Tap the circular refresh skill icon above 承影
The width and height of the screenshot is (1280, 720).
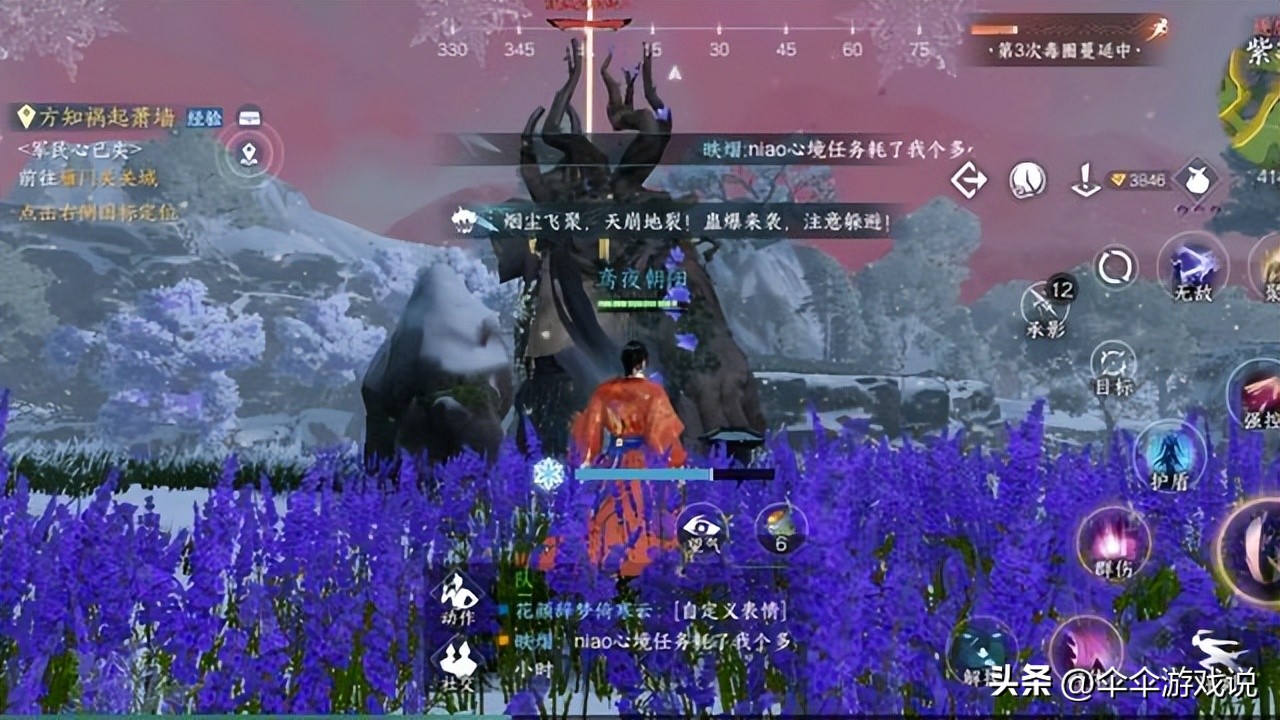coord(1113,267)
